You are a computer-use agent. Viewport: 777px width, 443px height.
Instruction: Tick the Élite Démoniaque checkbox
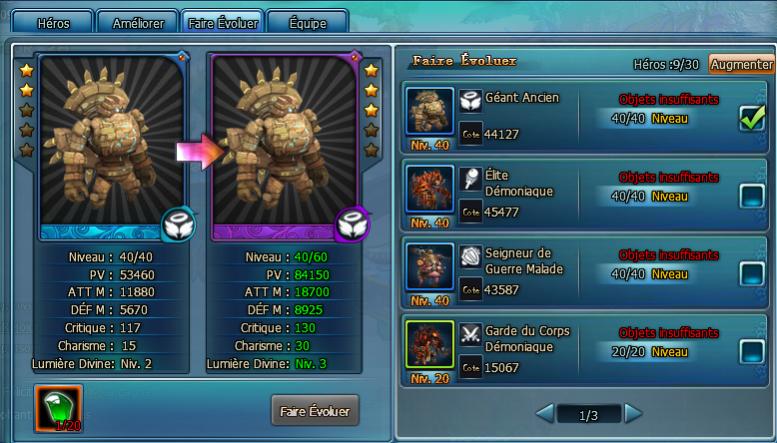(x=751, y=196)
